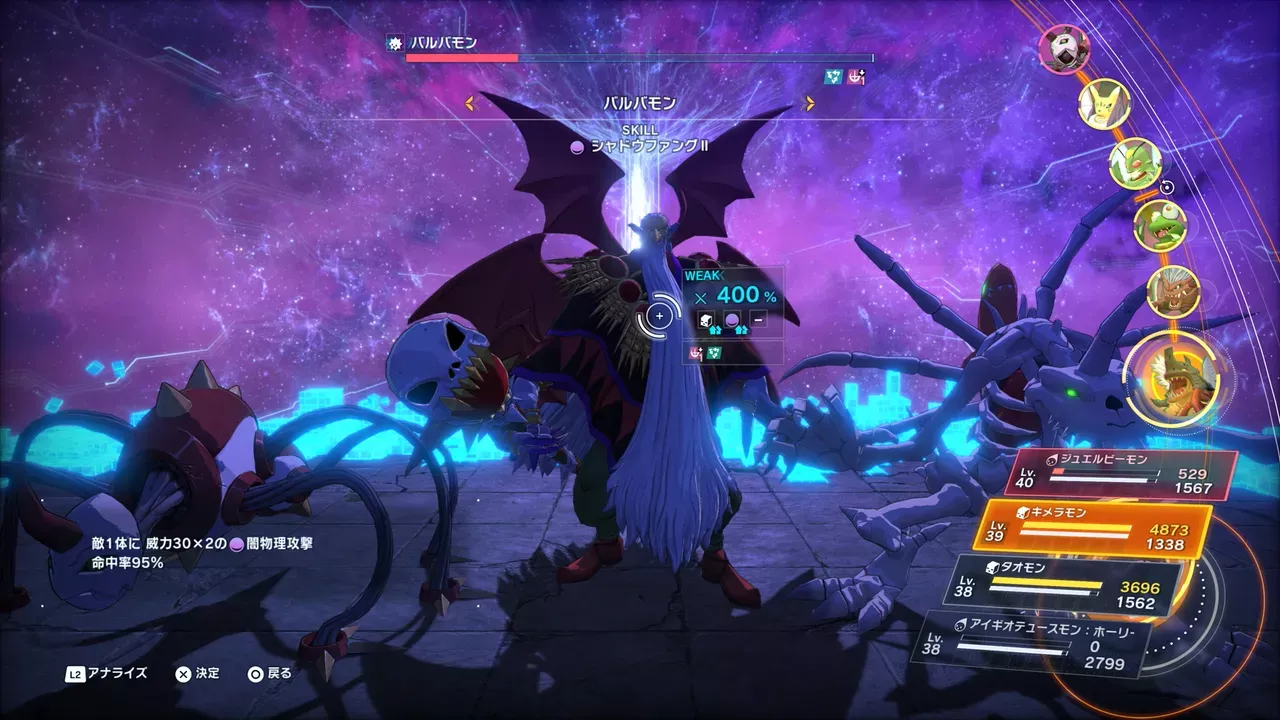Switch target with the left arrow beside バルバモン
Screen dimensions: 1280x720
[468, 103]
